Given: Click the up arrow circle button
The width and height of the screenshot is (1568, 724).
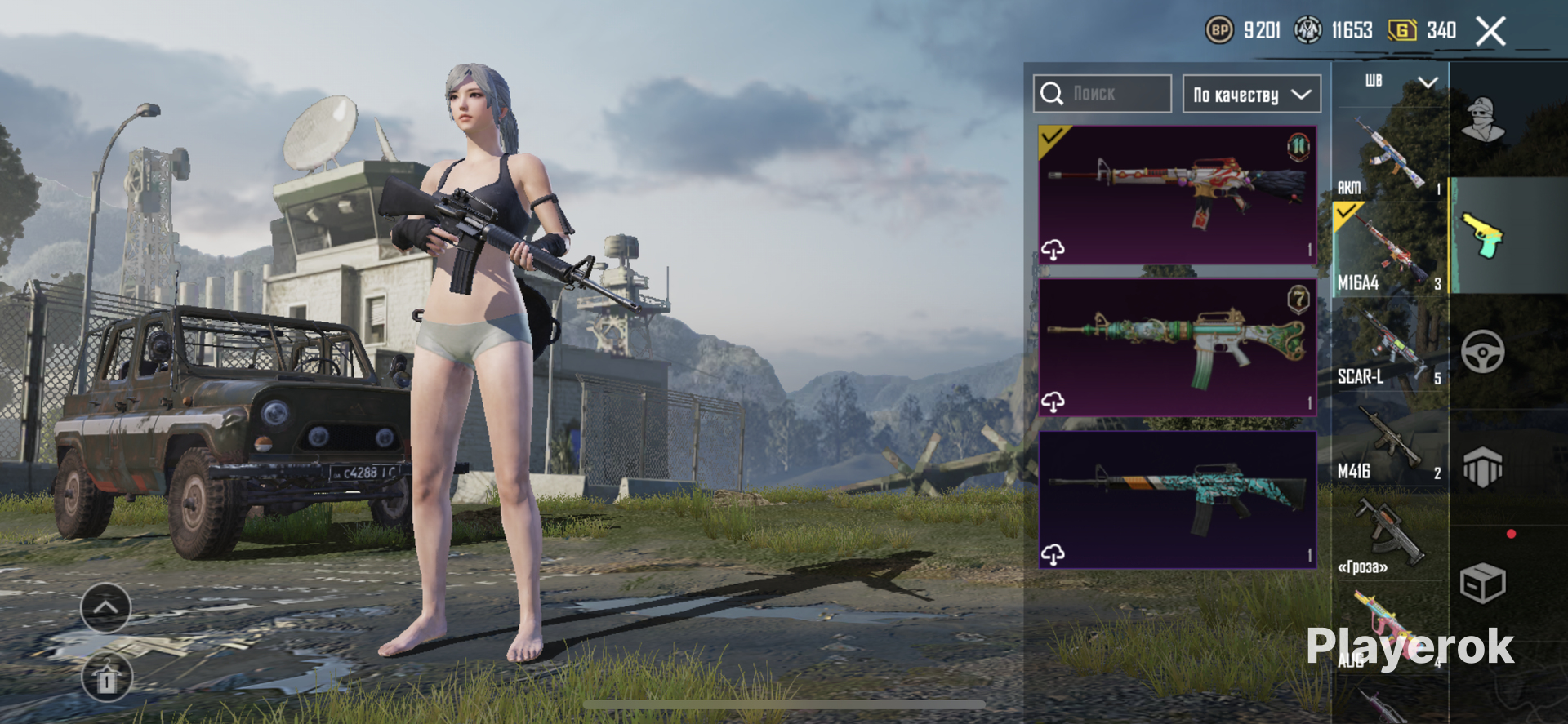Looking at the screenshot, I should (106, 608).
